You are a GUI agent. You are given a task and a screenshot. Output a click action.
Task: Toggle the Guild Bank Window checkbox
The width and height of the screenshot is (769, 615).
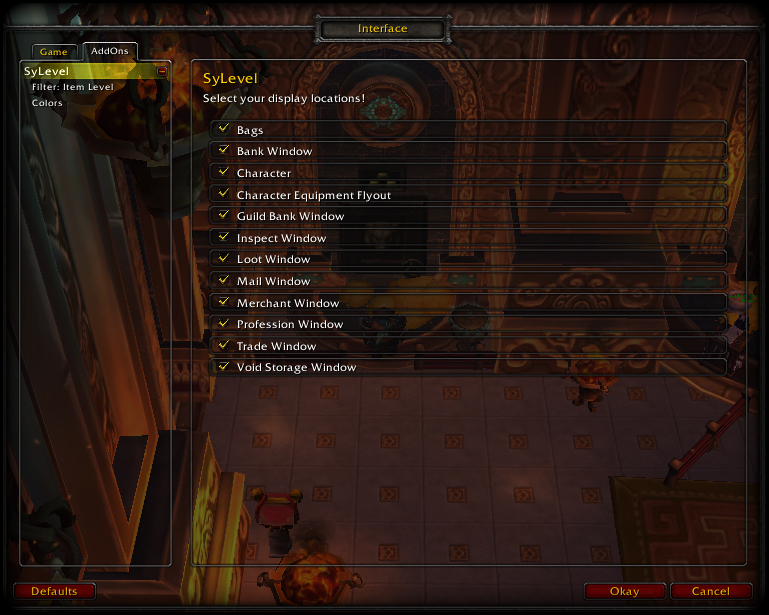pyautogui.click(x=223, y=216)
